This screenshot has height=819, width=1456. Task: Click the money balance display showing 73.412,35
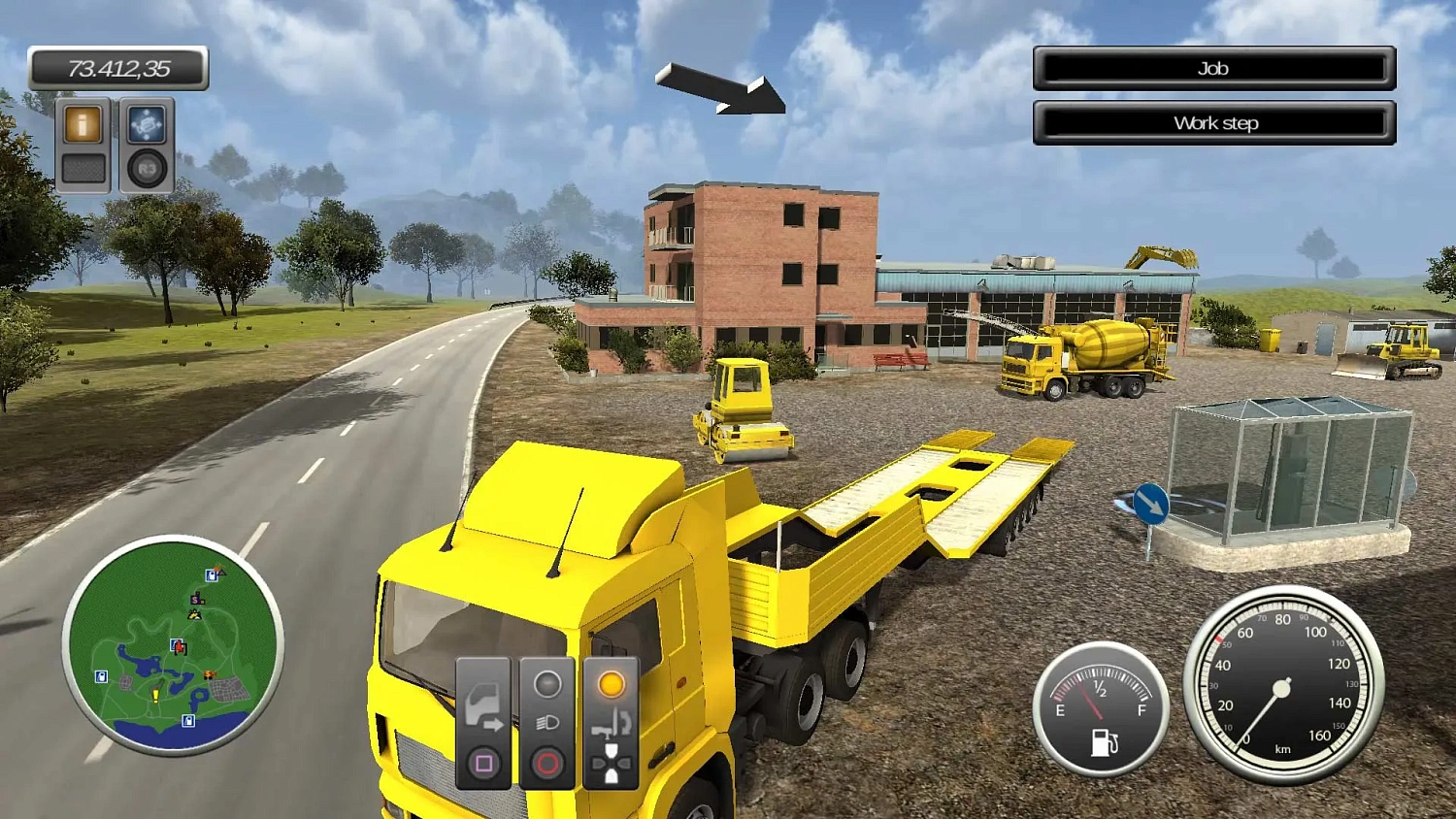pos(118,68)
